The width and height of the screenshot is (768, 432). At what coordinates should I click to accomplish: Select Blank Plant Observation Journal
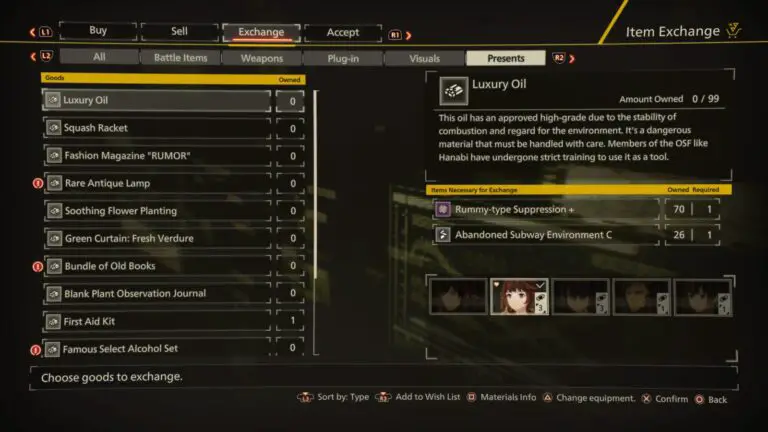click(157, 294)
